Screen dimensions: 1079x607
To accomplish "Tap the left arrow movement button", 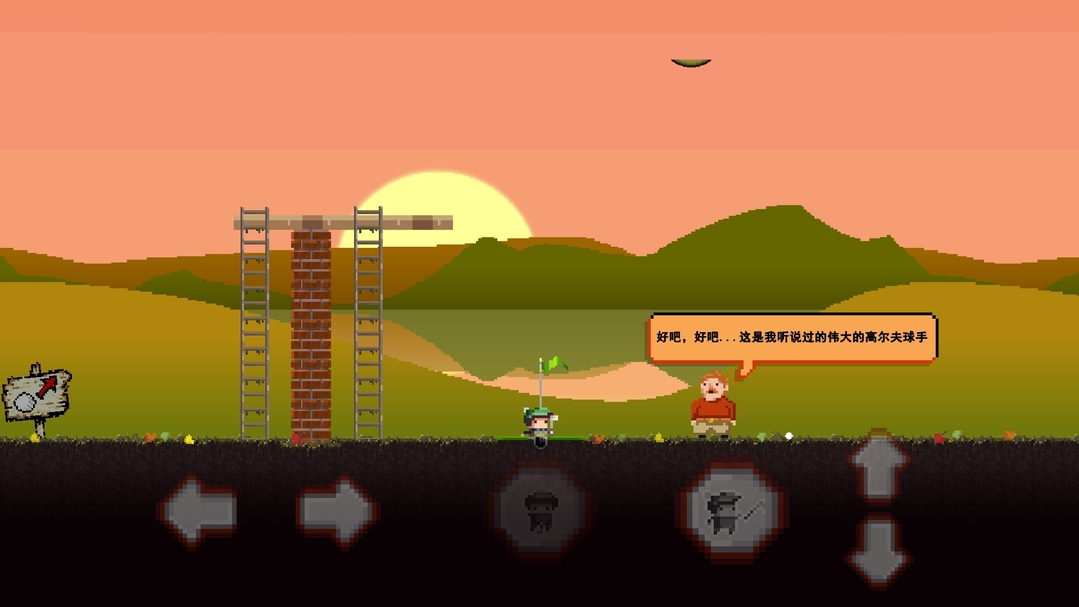I will click(x=198, y=511).
